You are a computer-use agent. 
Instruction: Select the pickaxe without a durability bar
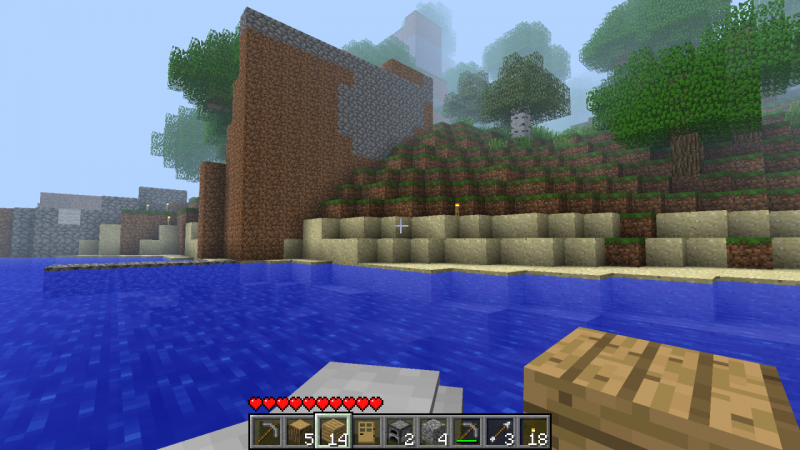point(266,431)
